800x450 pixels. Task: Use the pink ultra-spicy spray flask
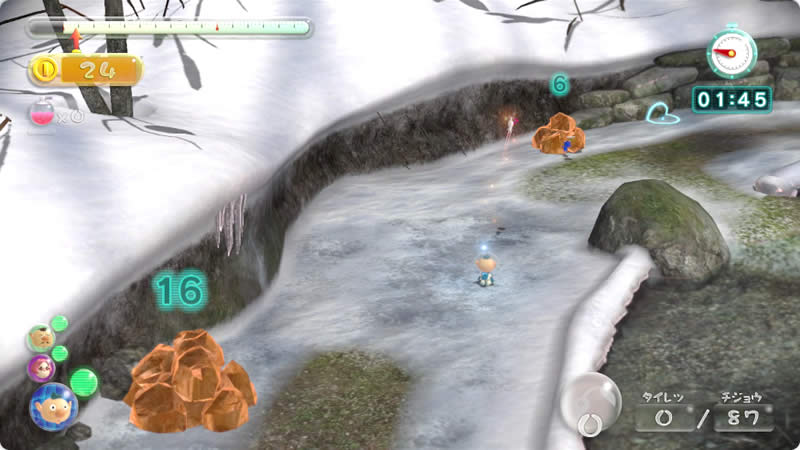[x=43, y=115]
